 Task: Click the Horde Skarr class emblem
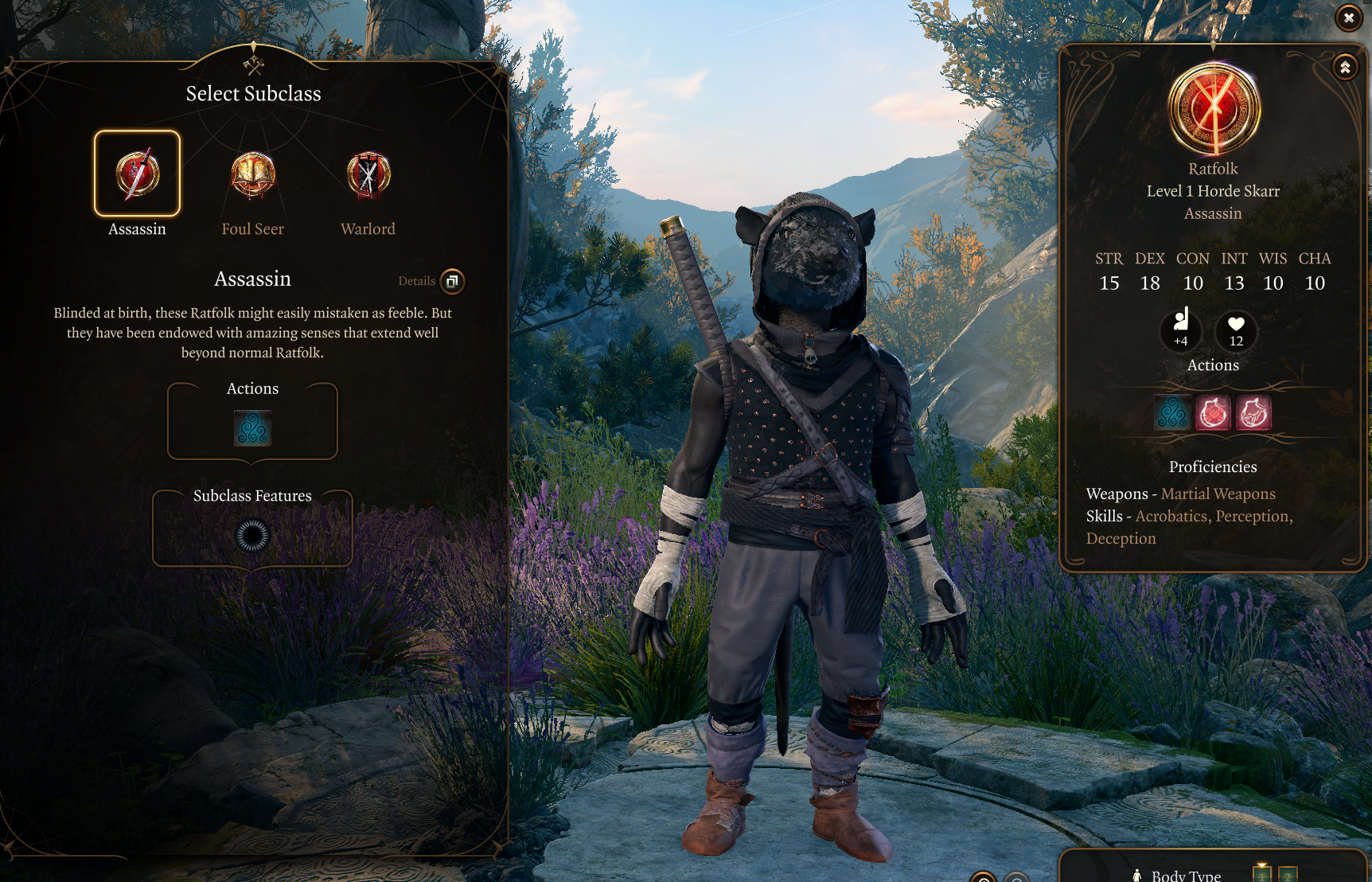[1214, 110]
